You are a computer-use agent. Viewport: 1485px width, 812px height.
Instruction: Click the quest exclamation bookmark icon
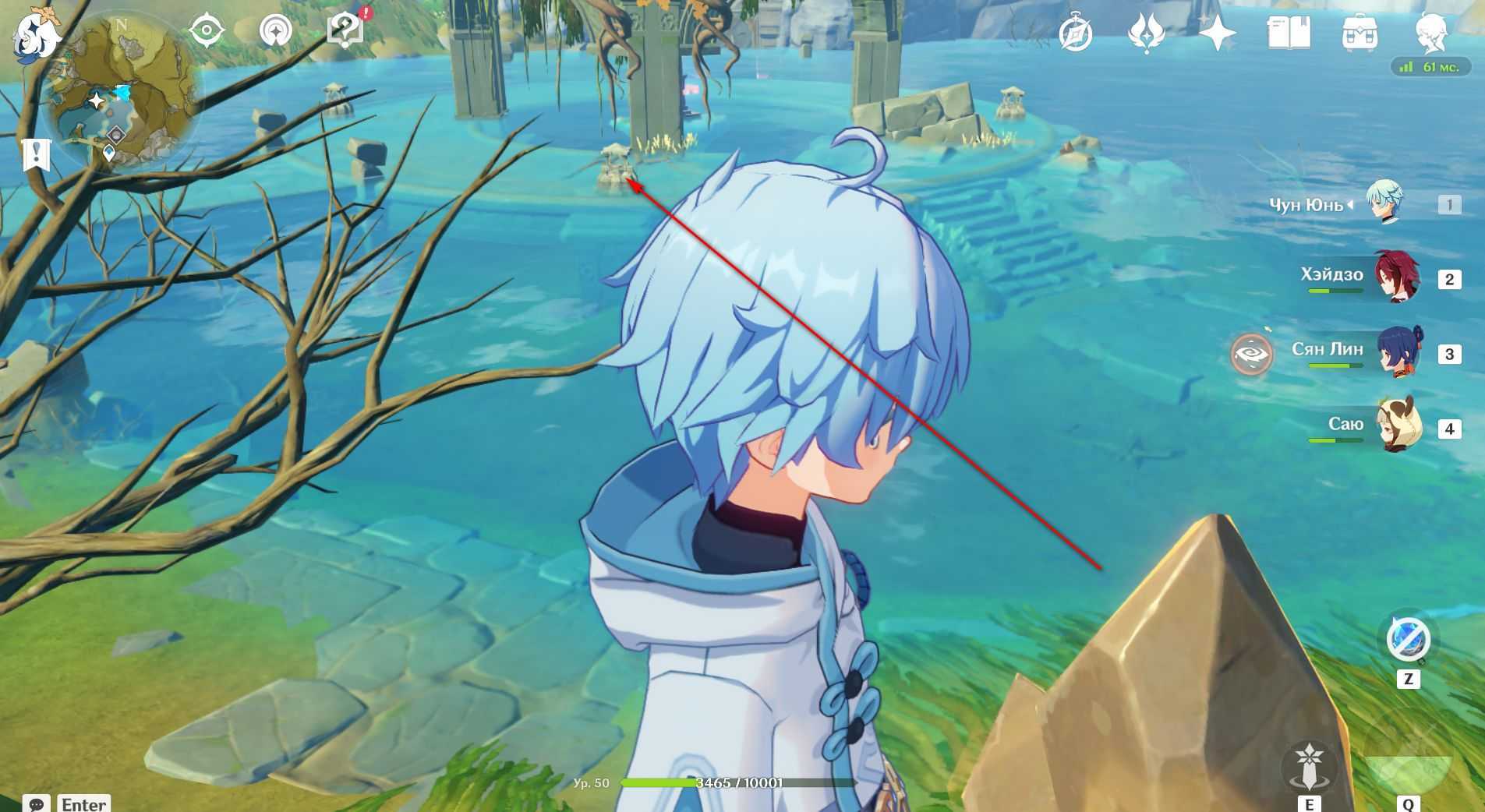(36, 155)
